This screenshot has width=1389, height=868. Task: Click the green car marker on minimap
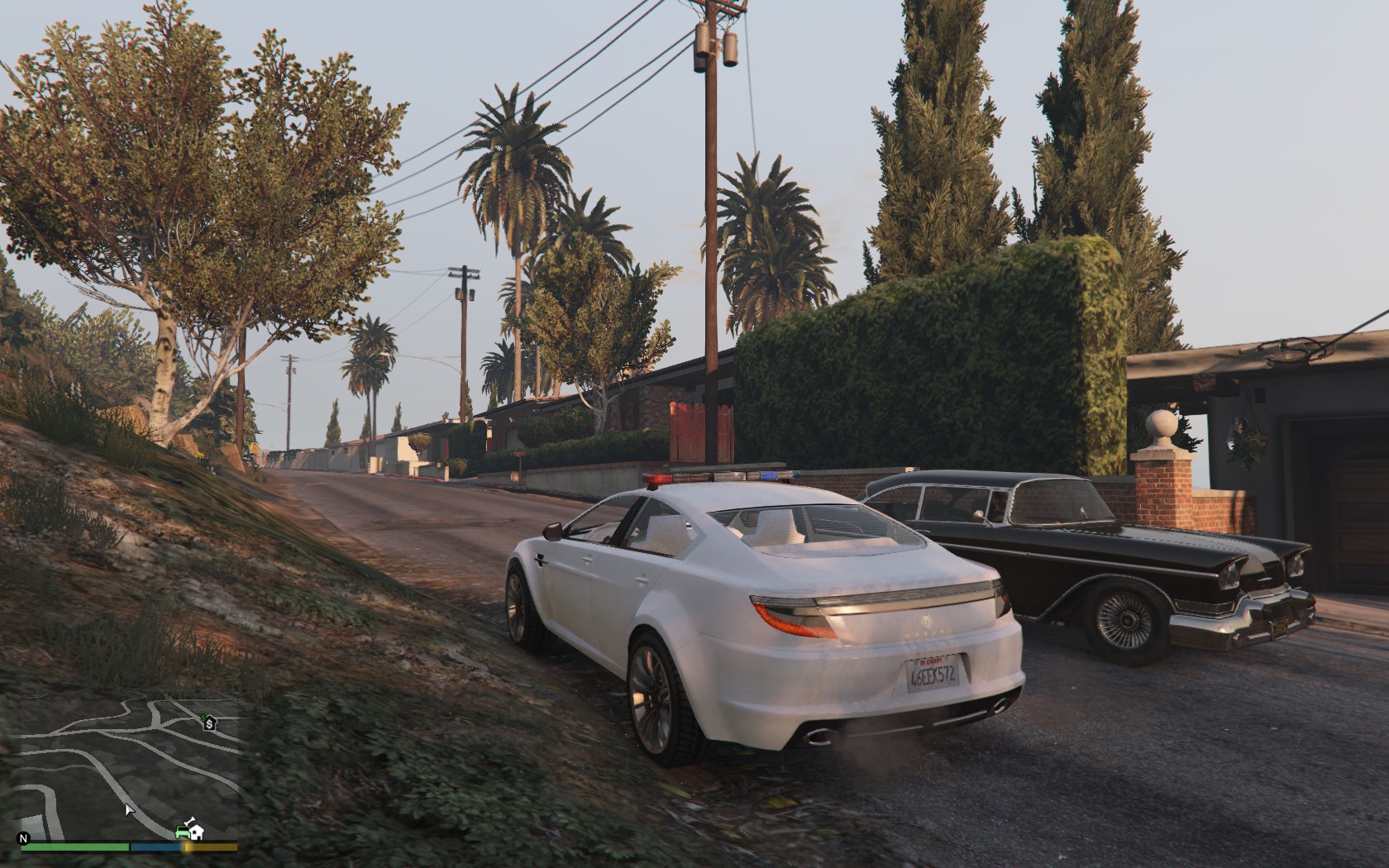(x=182, y=831)
